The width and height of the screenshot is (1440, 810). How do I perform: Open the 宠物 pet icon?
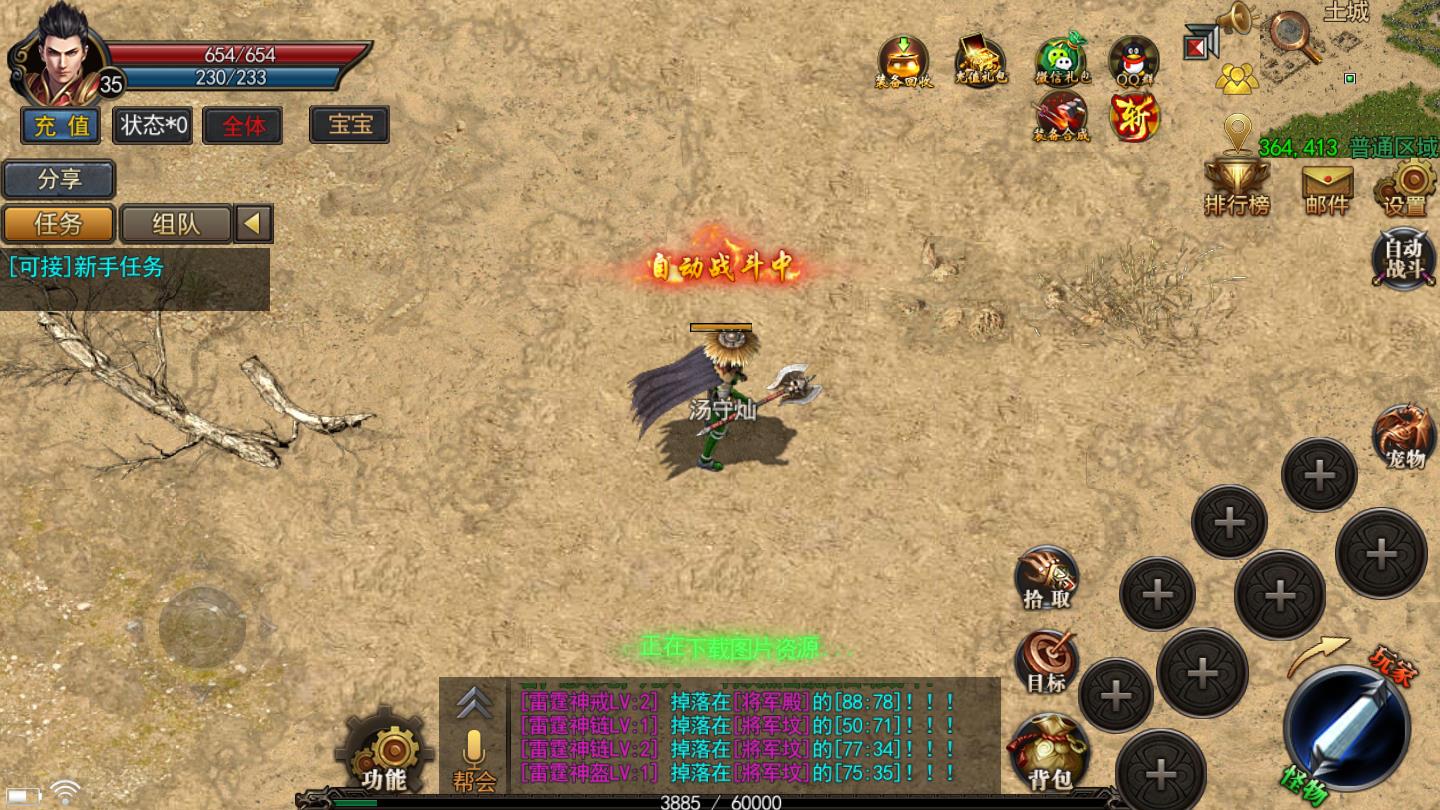(1405, 437)
